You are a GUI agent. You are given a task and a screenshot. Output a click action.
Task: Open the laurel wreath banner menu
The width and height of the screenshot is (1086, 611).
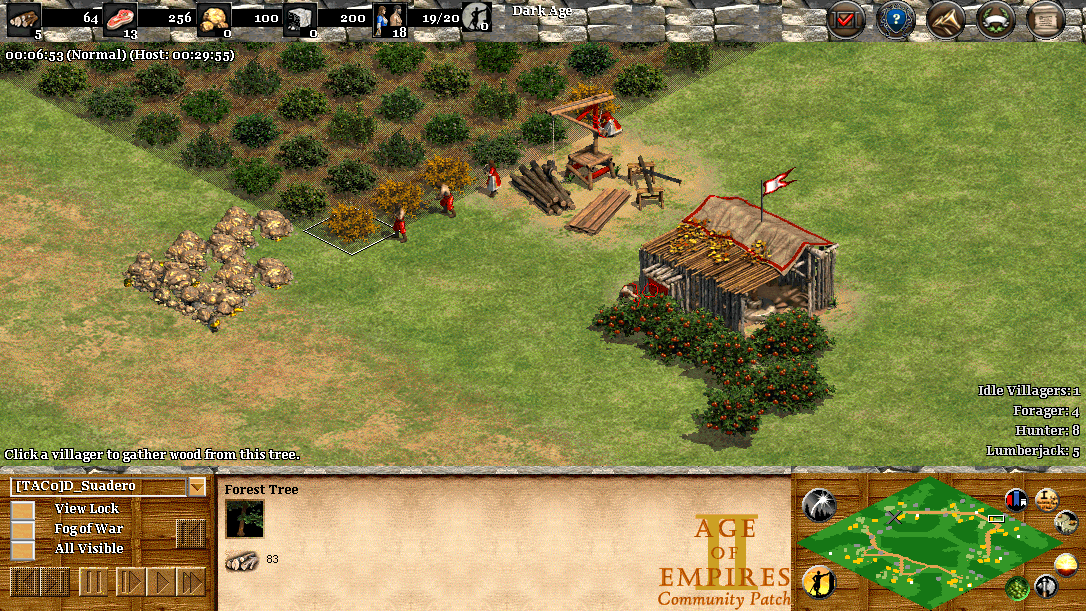pyautogui.click(x=995, y=20)
